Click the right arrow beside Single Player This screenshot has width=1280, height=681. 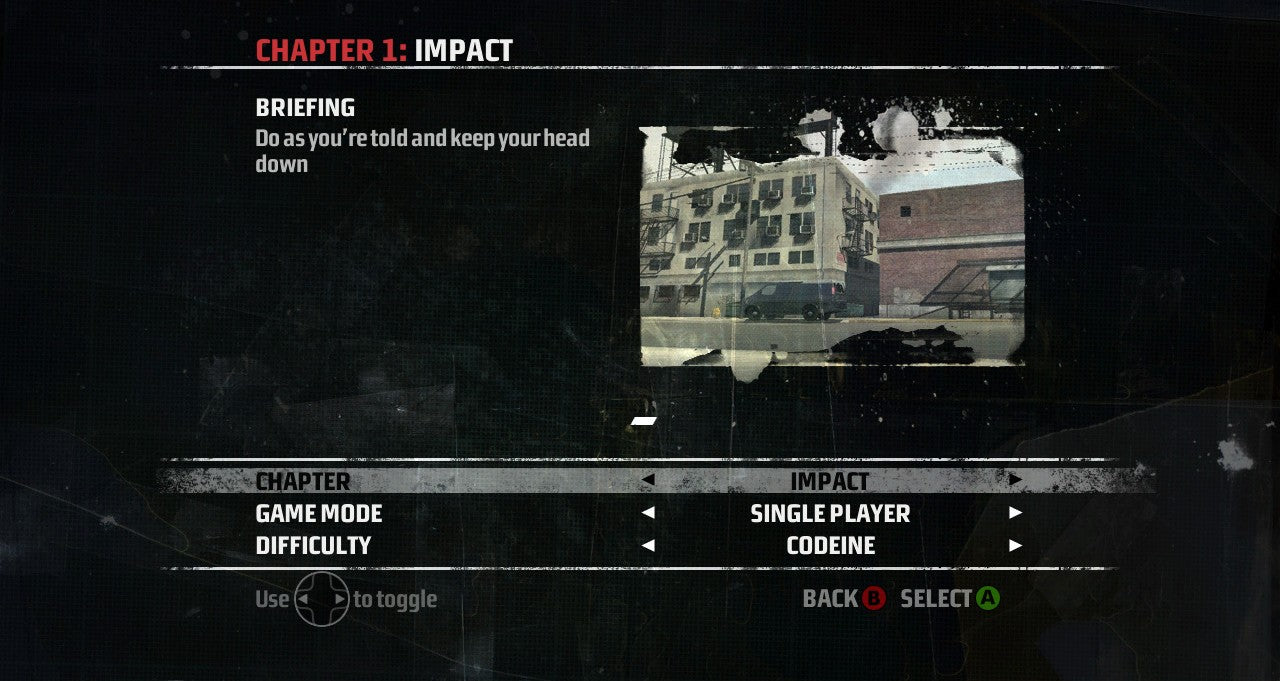coord(1015,513)
